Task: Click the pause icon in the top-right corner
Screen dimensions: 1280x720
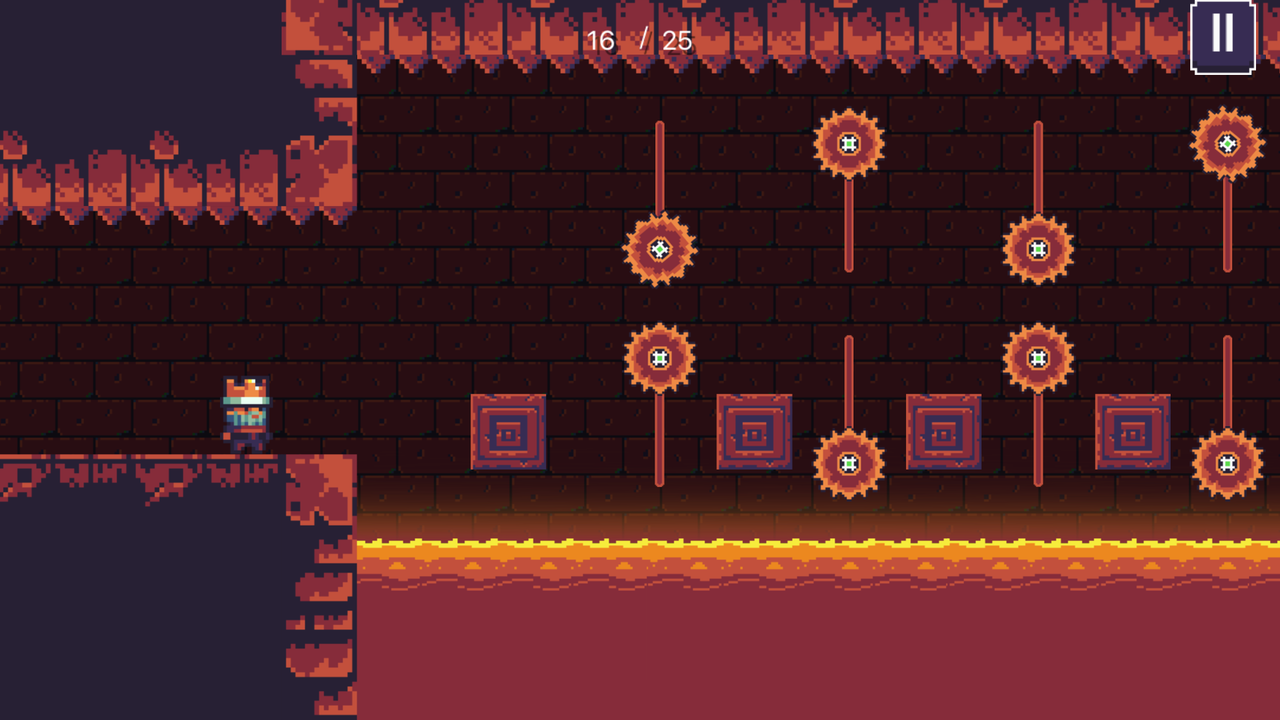Action: 1222,36
